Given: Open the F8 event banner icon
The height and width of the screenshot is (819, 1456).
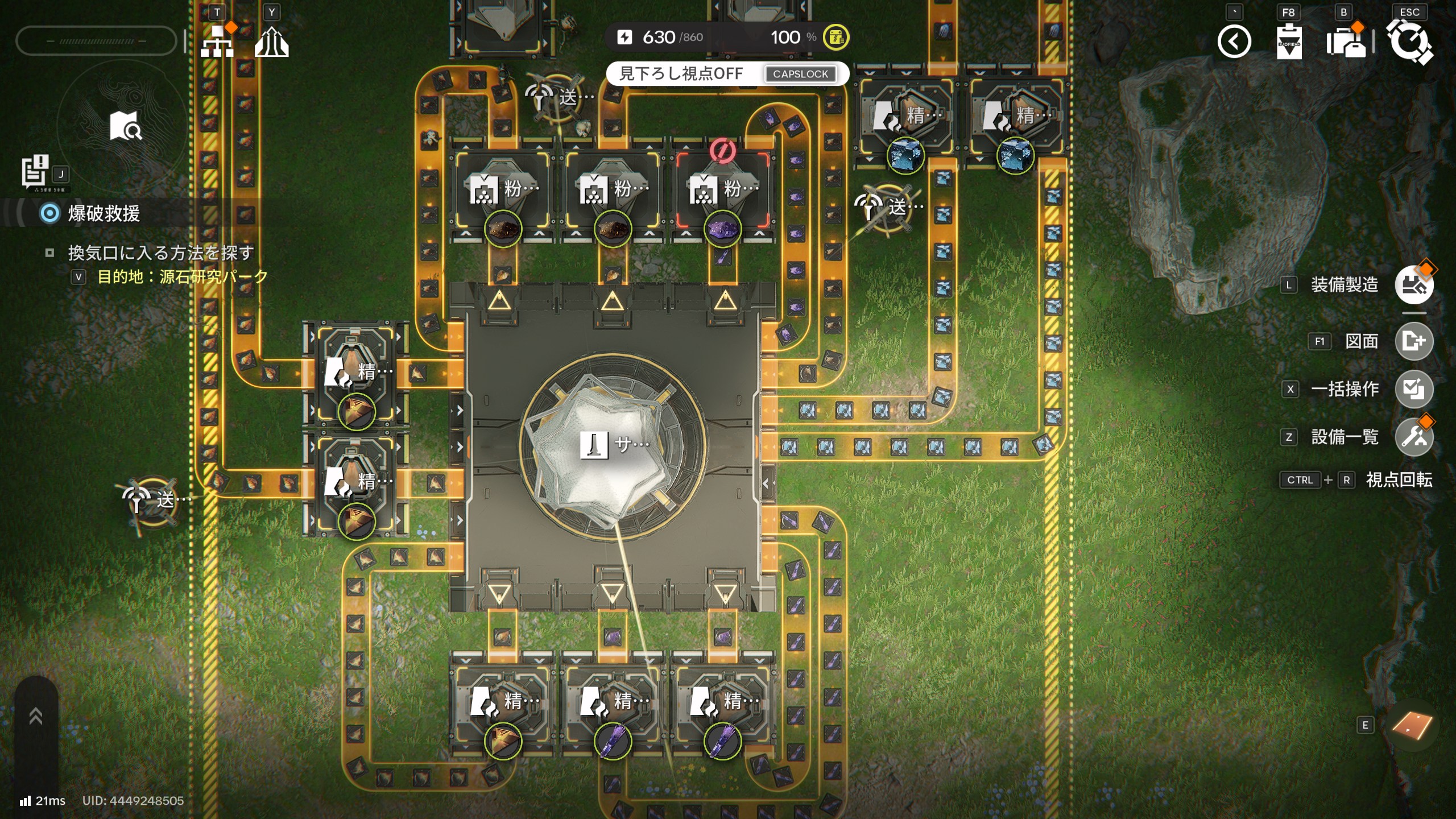Looking at the screenshot, I should pos(1288,42).
